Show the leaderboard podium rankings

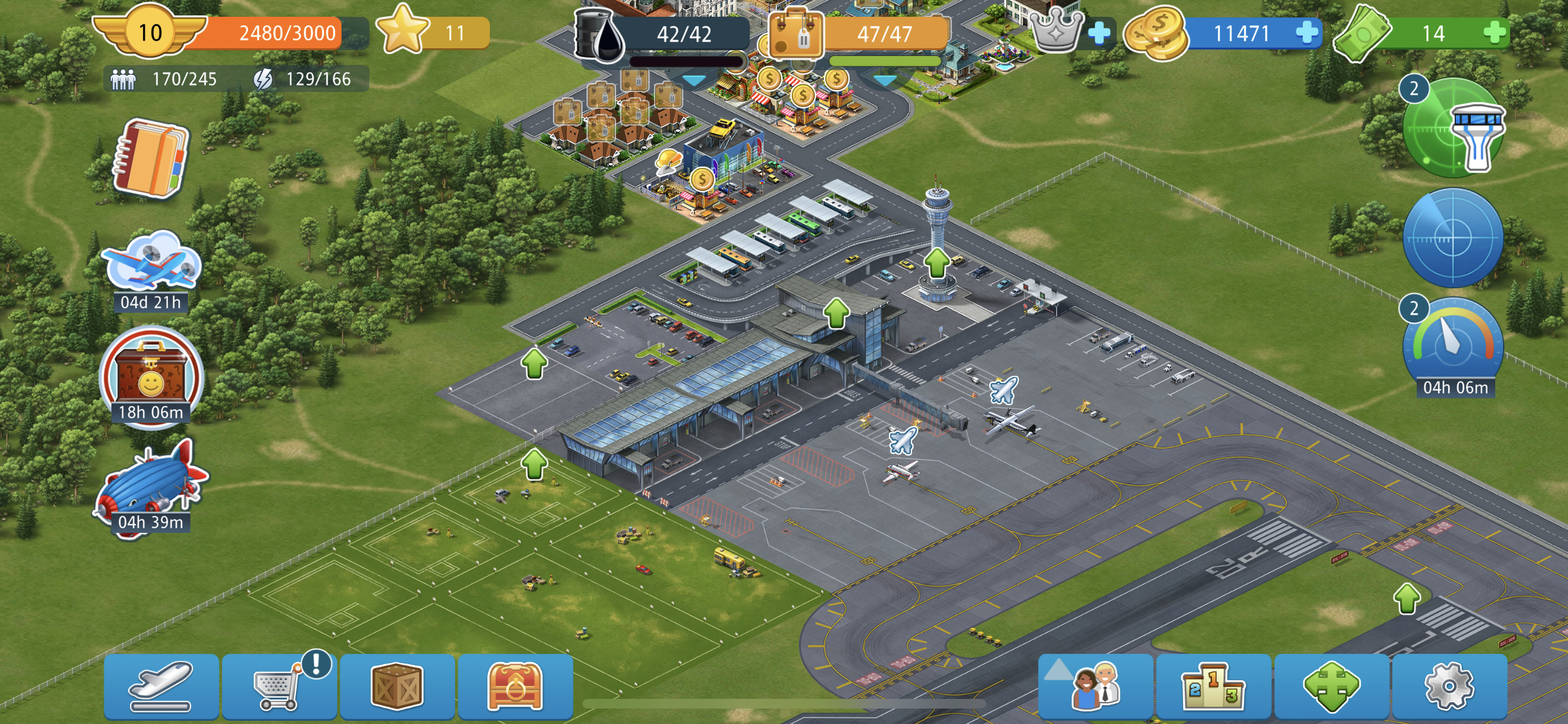coord(1213,687)
